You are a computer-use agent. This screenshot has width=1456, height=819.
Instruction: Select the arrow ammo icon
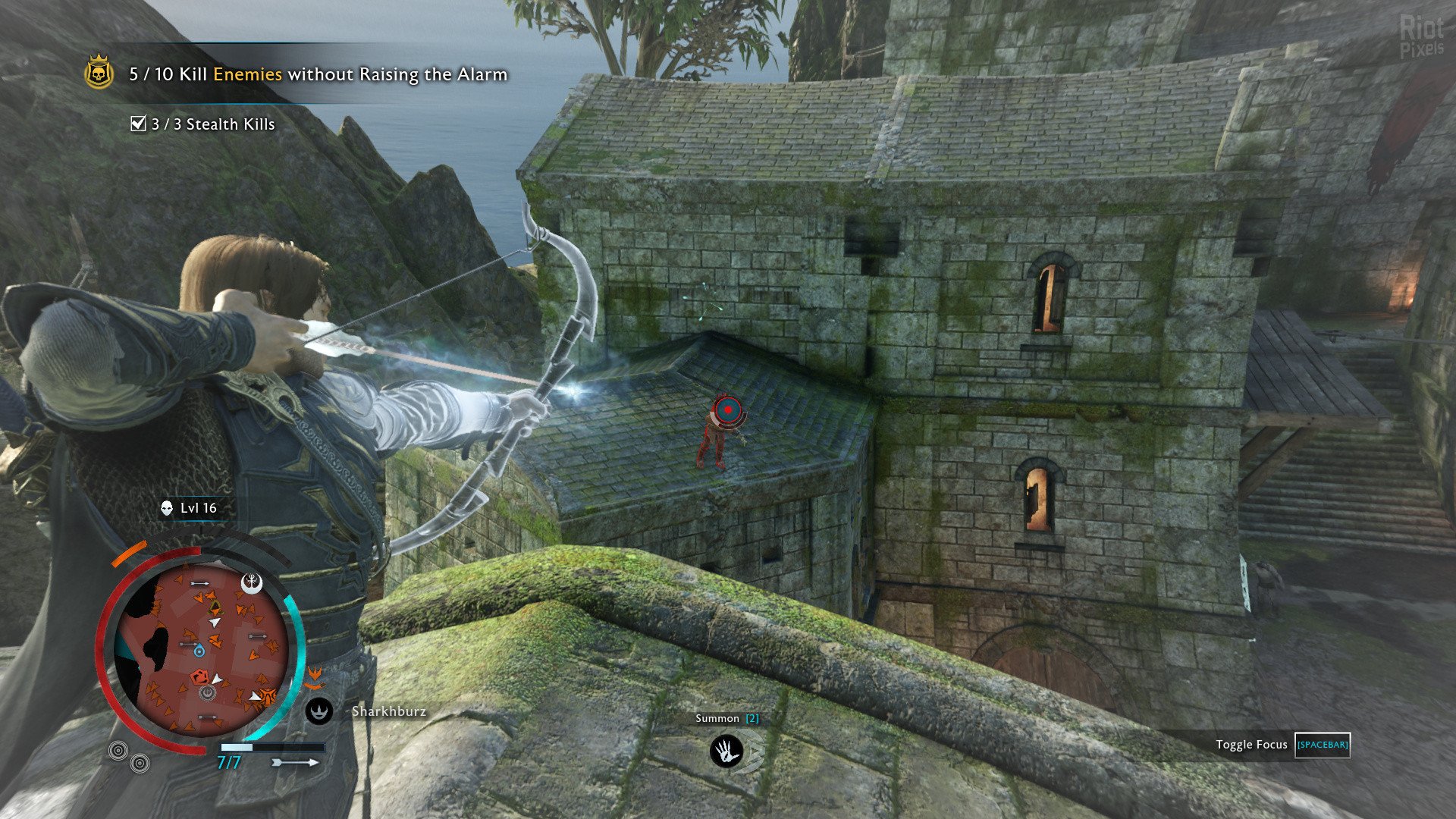click(295, 761)
